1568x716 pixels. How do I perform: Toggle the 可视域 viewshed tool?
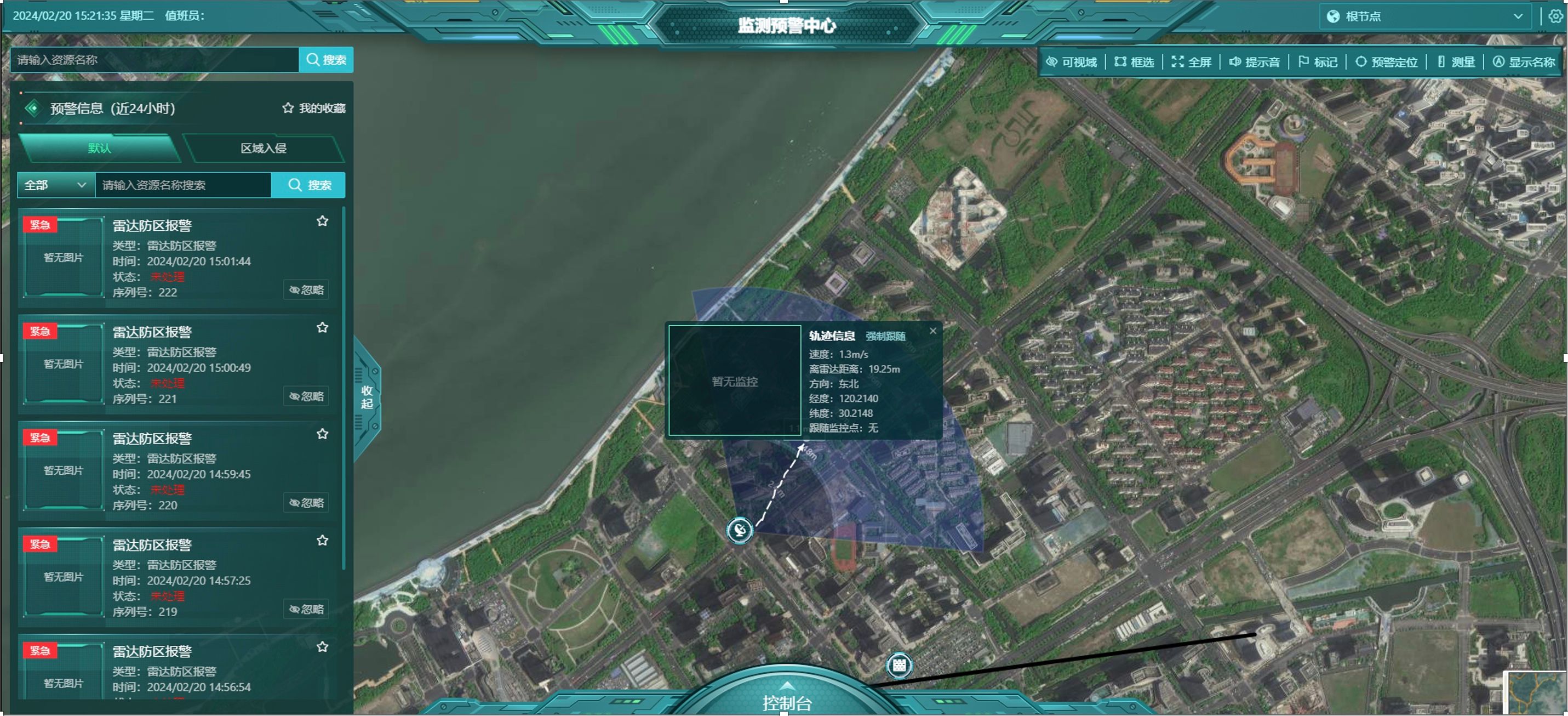click(1071, 62)
